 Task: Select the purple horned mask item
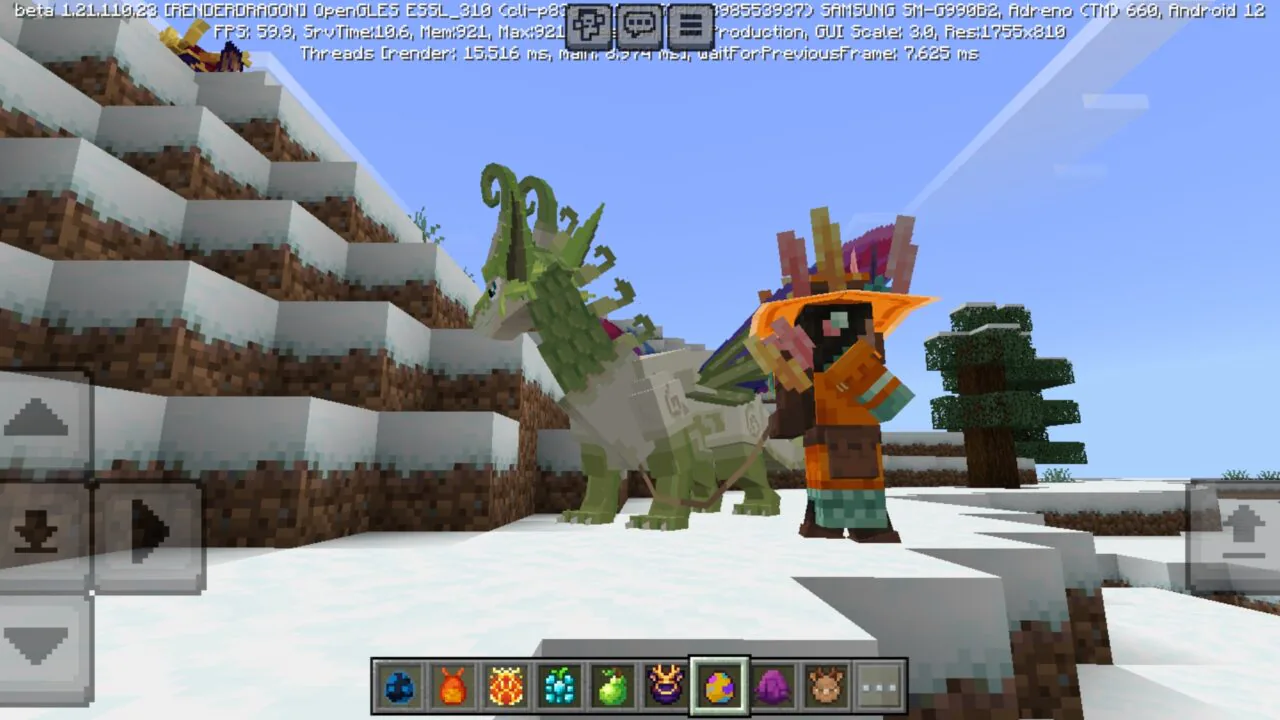tap(665, 685)
